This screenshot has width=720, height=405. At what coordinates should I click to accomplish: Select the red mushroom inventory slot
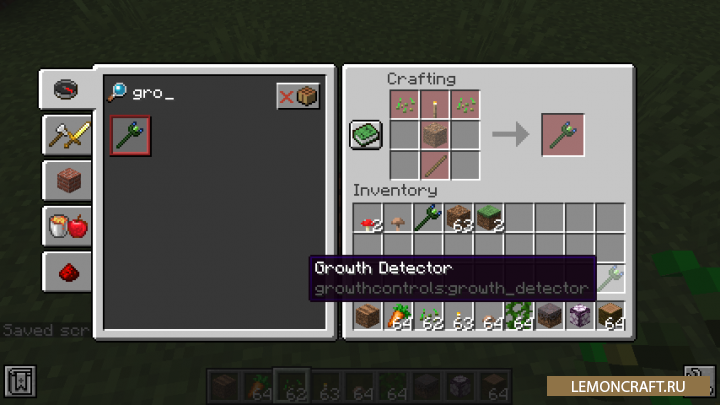point(369,219)
